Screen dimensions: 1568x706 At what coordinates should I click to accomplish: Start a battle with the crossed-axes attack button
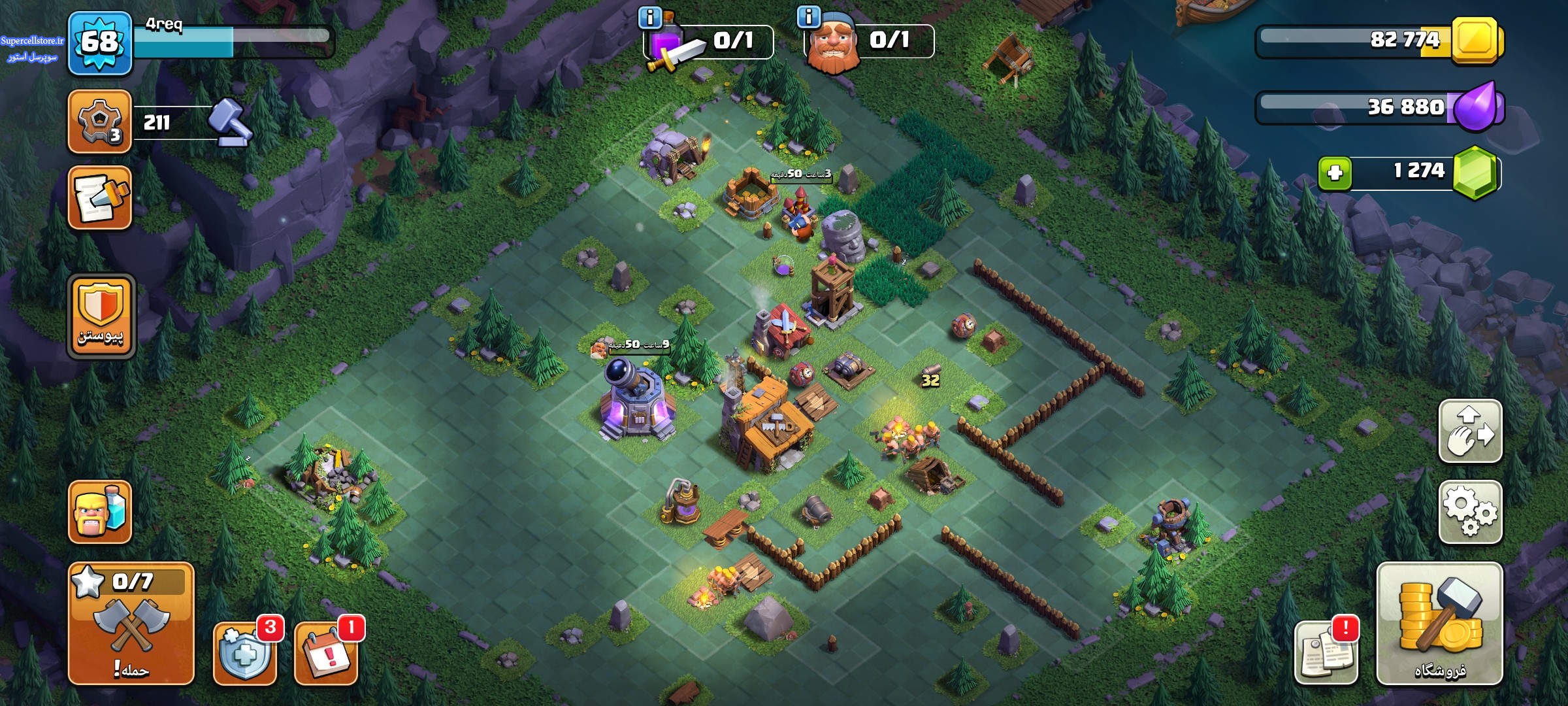(131, 623)
